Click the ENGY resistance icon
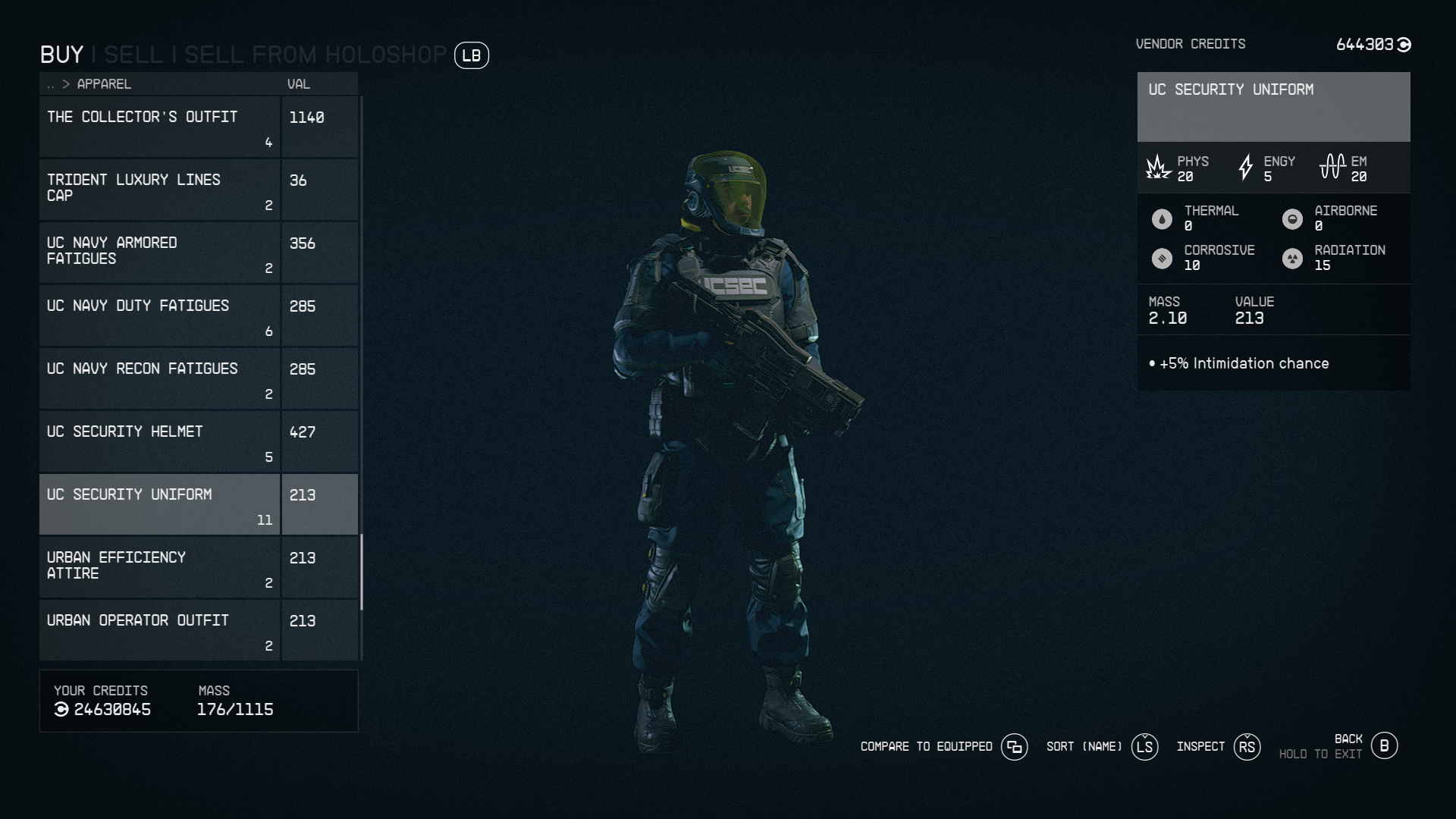This screenshot has width=1456, height=819. [x=1246, y=167]
